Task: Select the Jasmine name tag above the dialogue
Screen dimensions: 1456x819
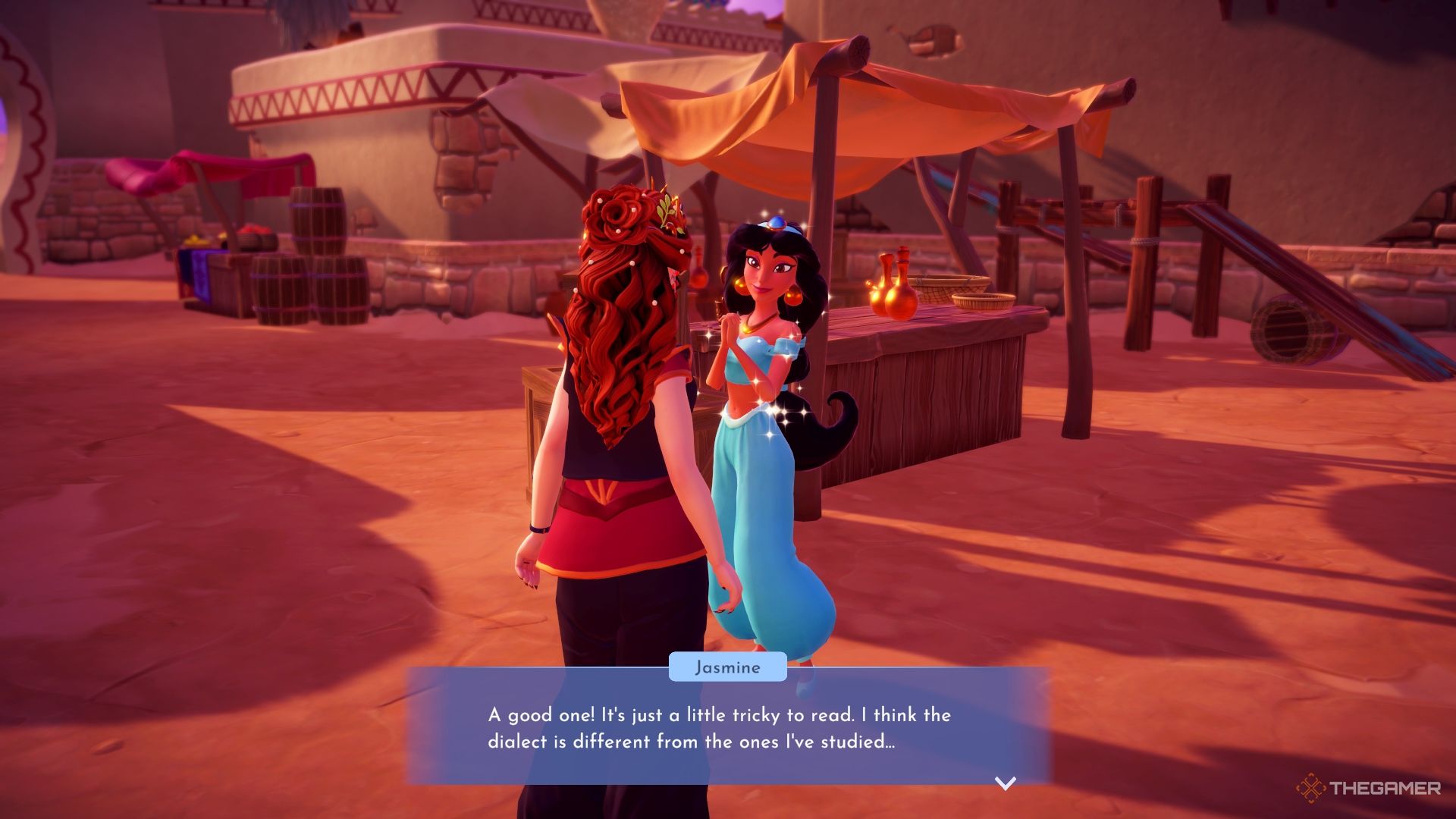Action: click(727, 668)
